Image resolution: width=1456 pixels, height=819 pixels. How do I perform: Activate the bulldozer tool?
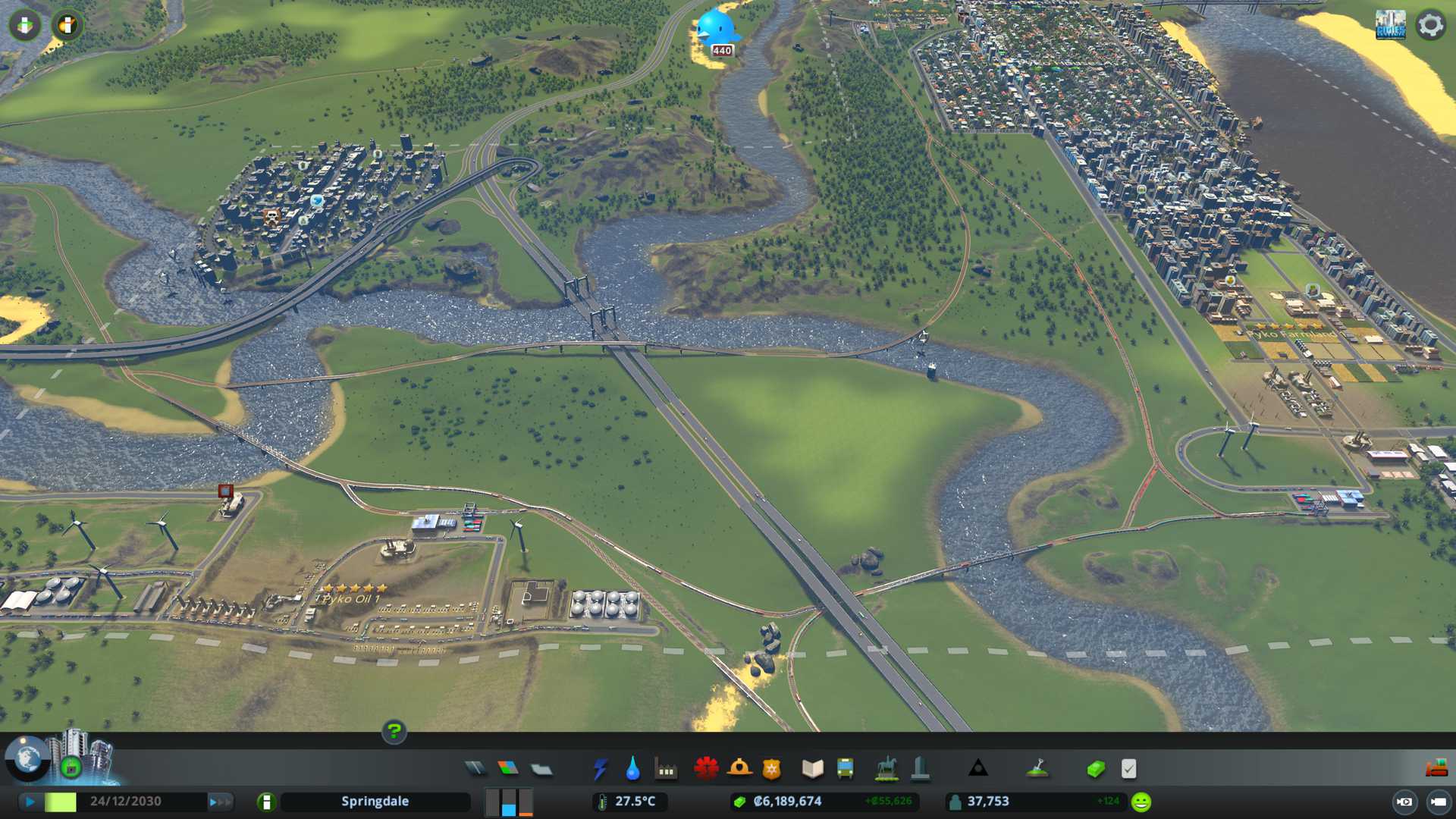[1436, 769]
